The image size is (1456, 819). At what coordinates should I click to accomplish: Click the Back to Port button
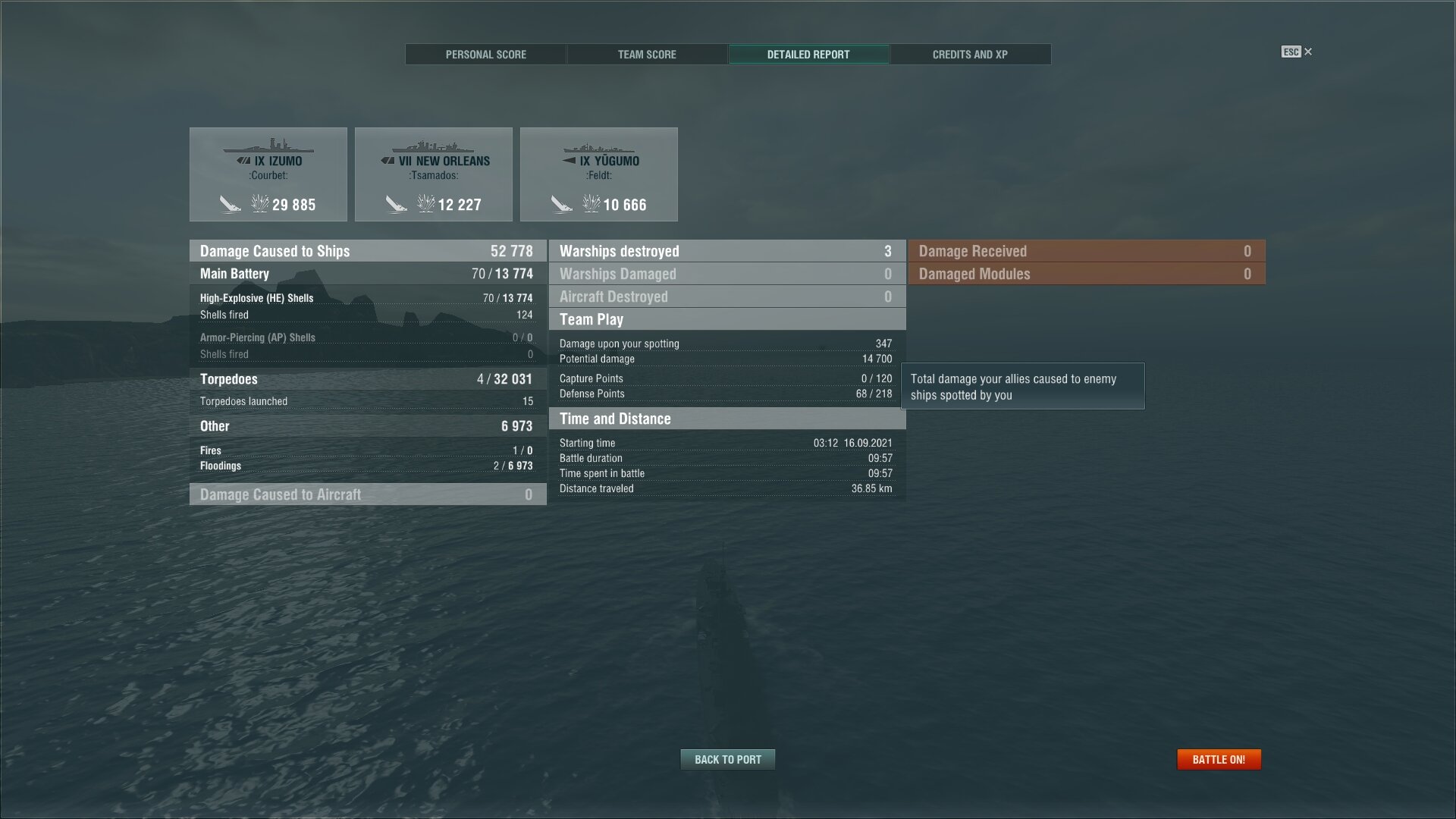pyautogui.click(x=727, y=759)
